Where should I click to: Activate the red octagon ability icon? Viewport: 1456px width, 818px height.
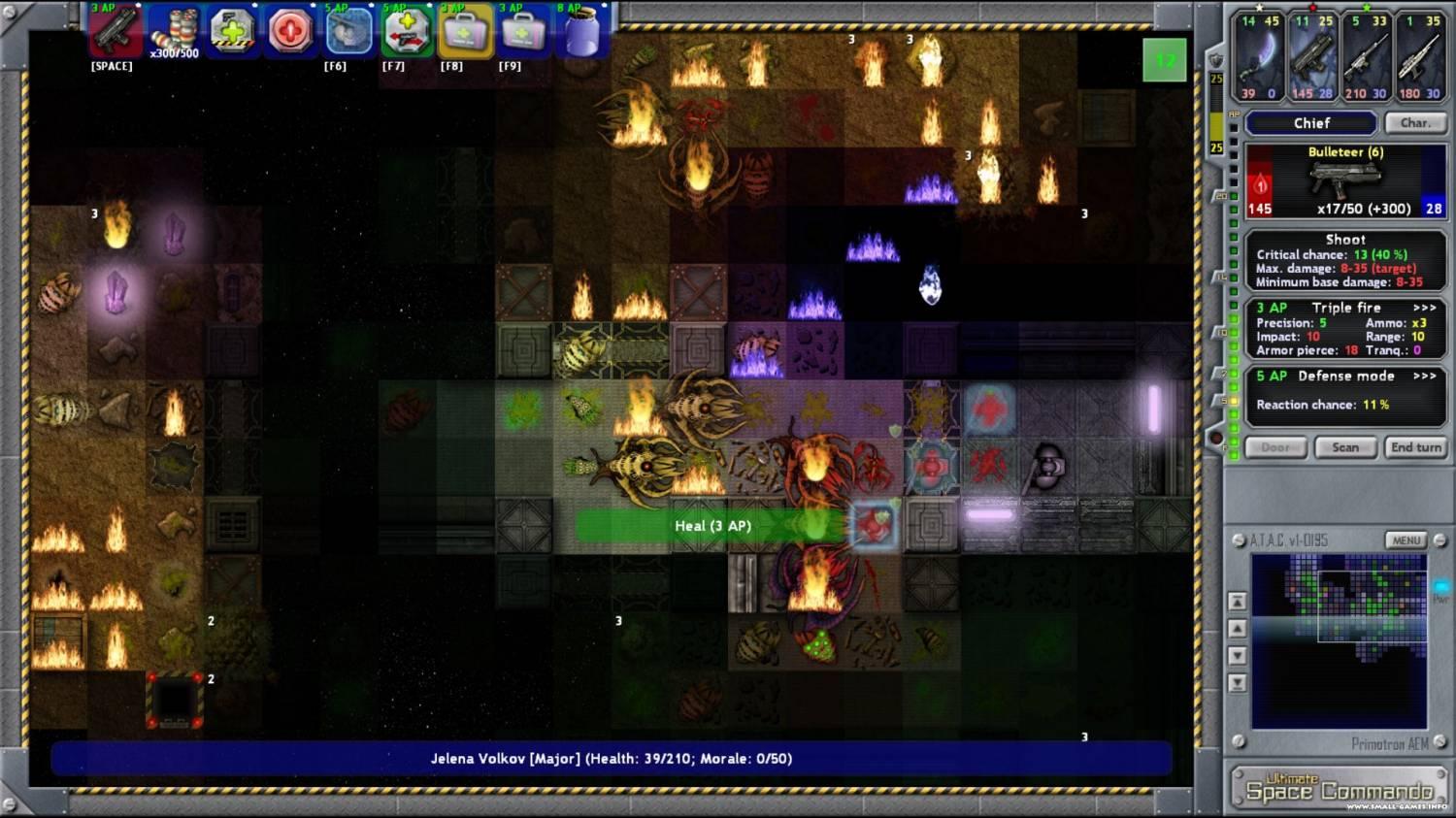coord(290,32)
